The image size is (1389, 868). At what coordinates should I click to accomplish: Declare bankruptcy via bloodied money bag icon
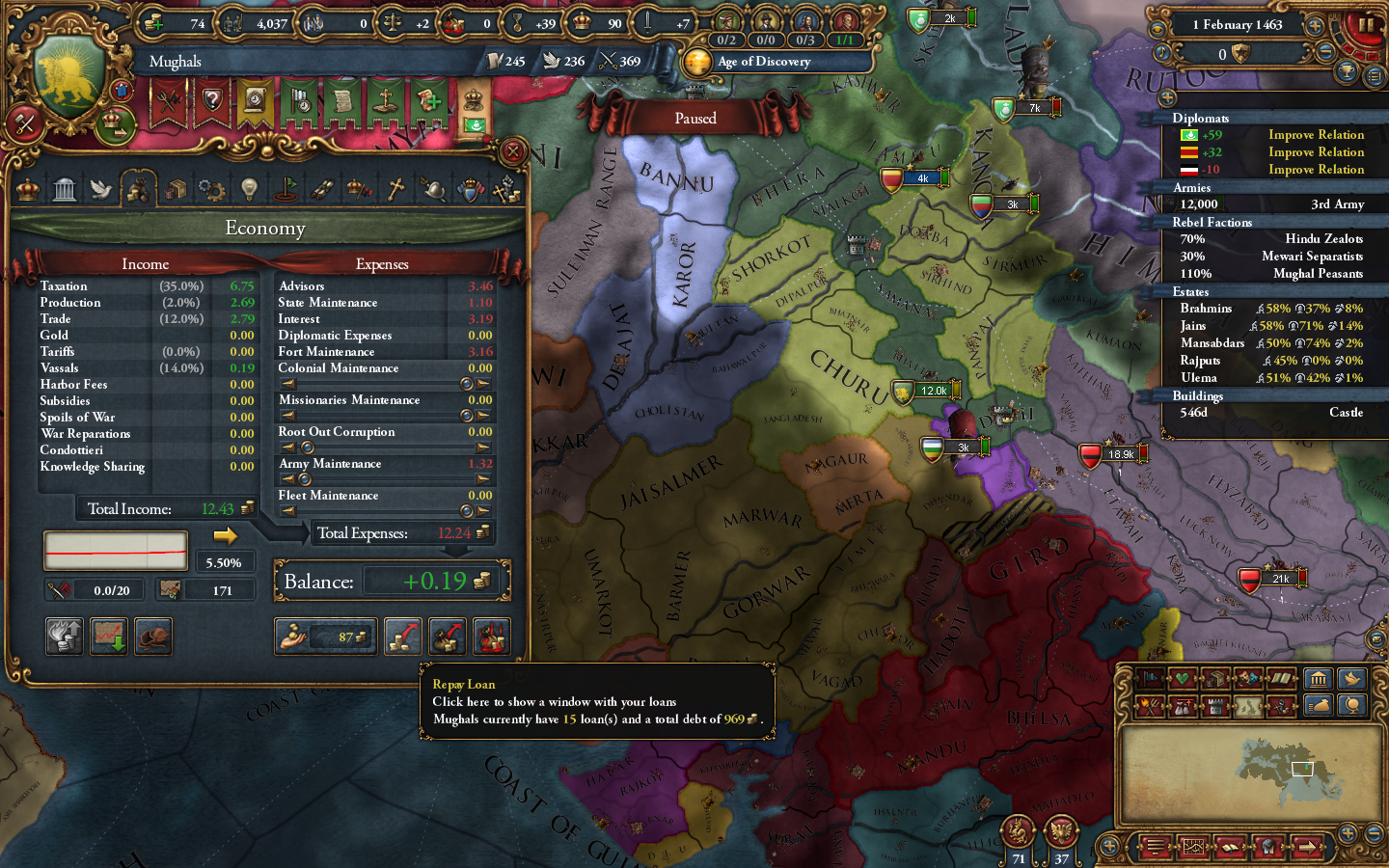[491, 637]
